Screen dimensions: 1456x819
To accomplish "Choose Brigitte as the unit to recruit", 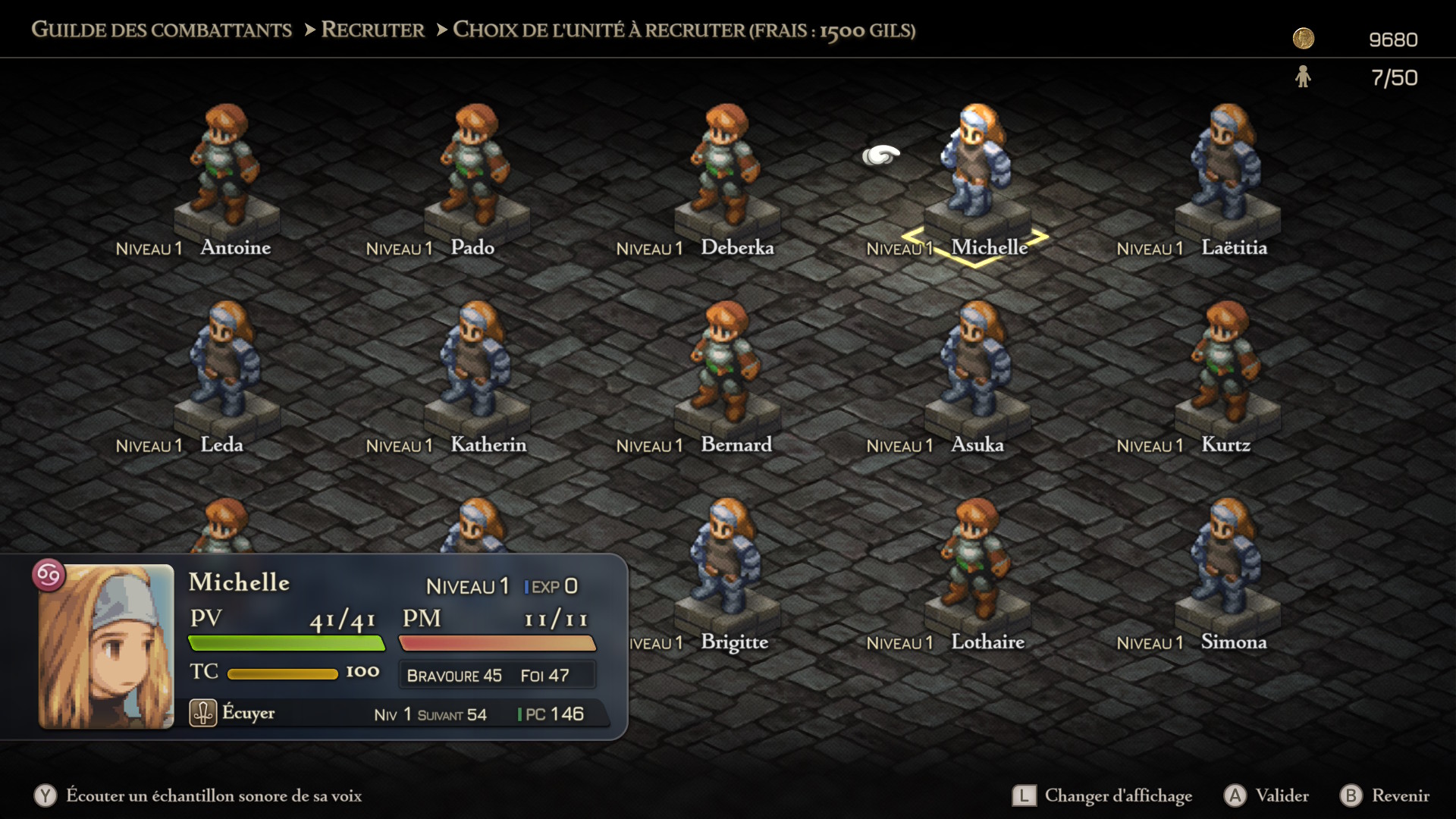I will pyautogui.click(x=724, y=561).
